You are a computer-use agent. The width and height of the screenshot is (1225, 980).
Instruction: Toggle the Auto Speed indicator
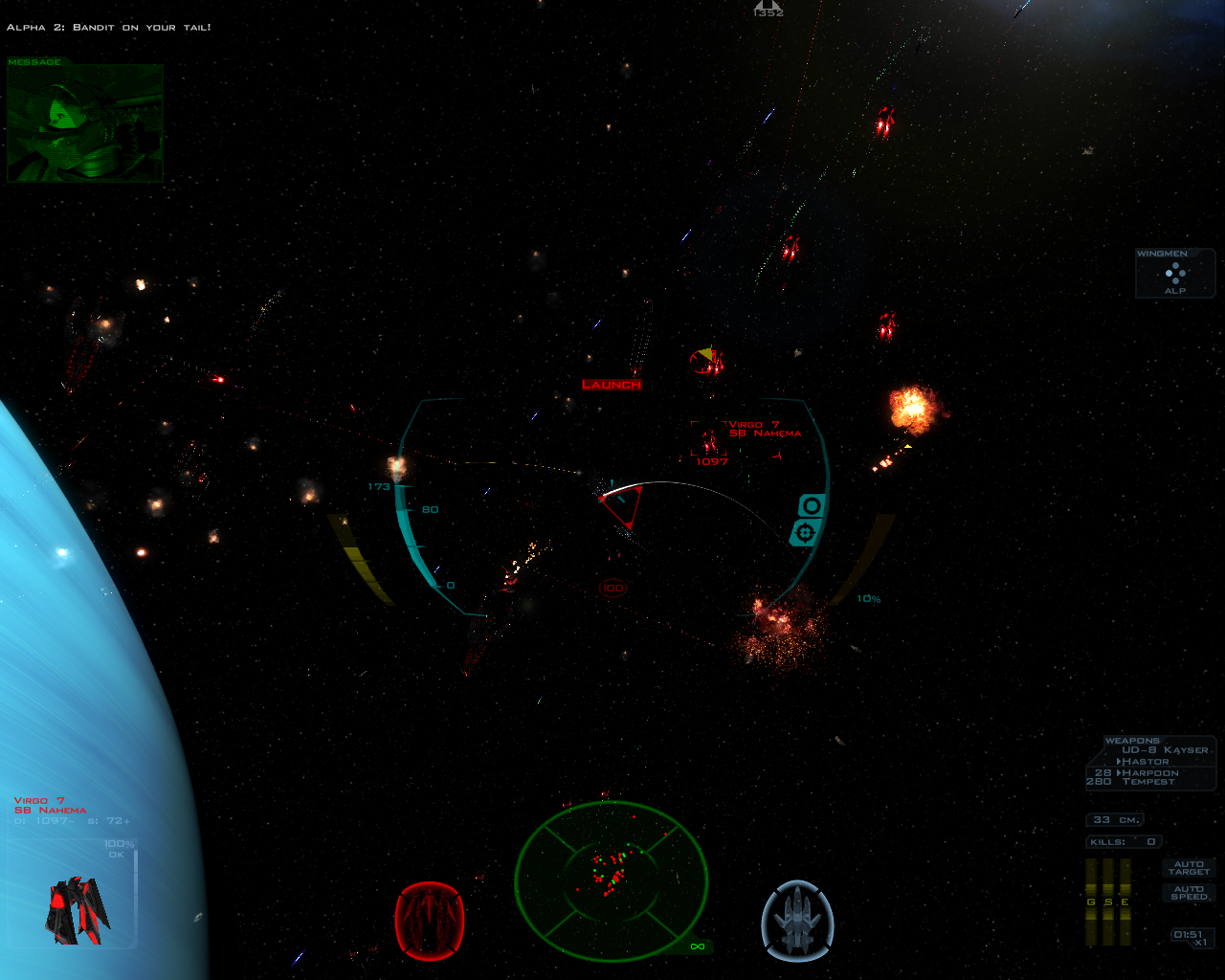1189,893
